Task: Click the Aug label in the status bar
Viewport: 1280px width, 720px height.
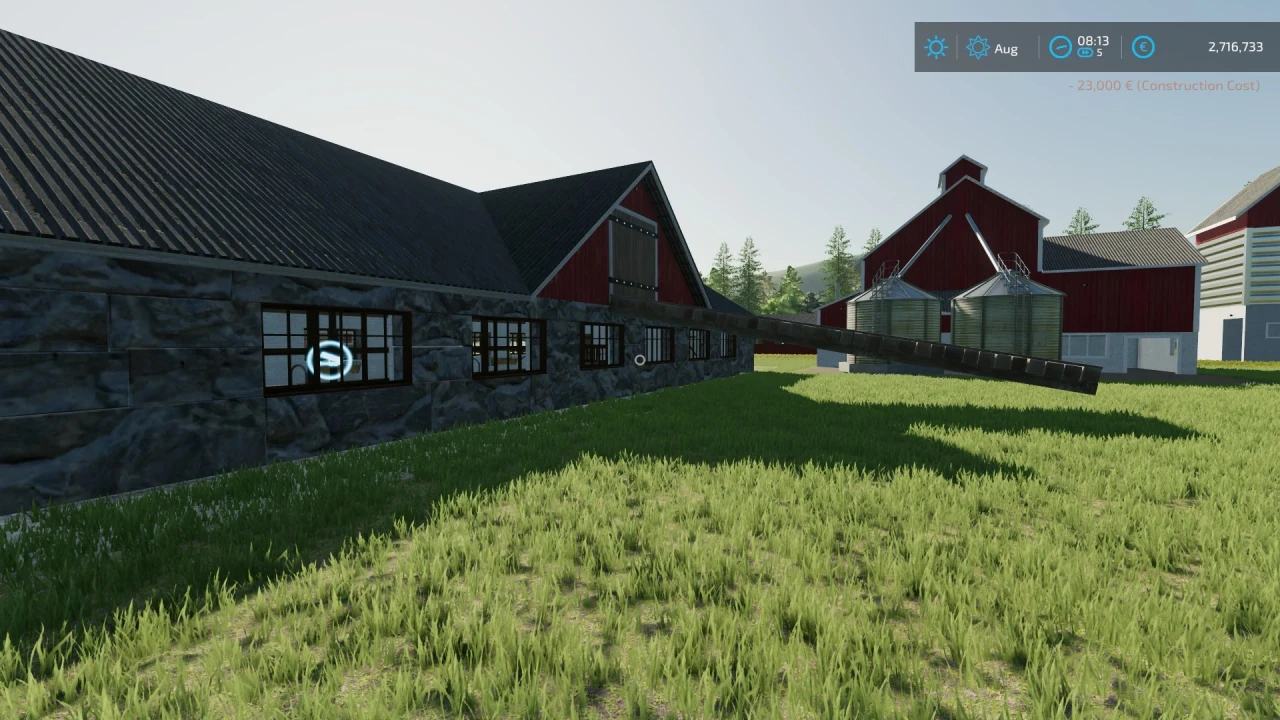Action: [1007, 48]
